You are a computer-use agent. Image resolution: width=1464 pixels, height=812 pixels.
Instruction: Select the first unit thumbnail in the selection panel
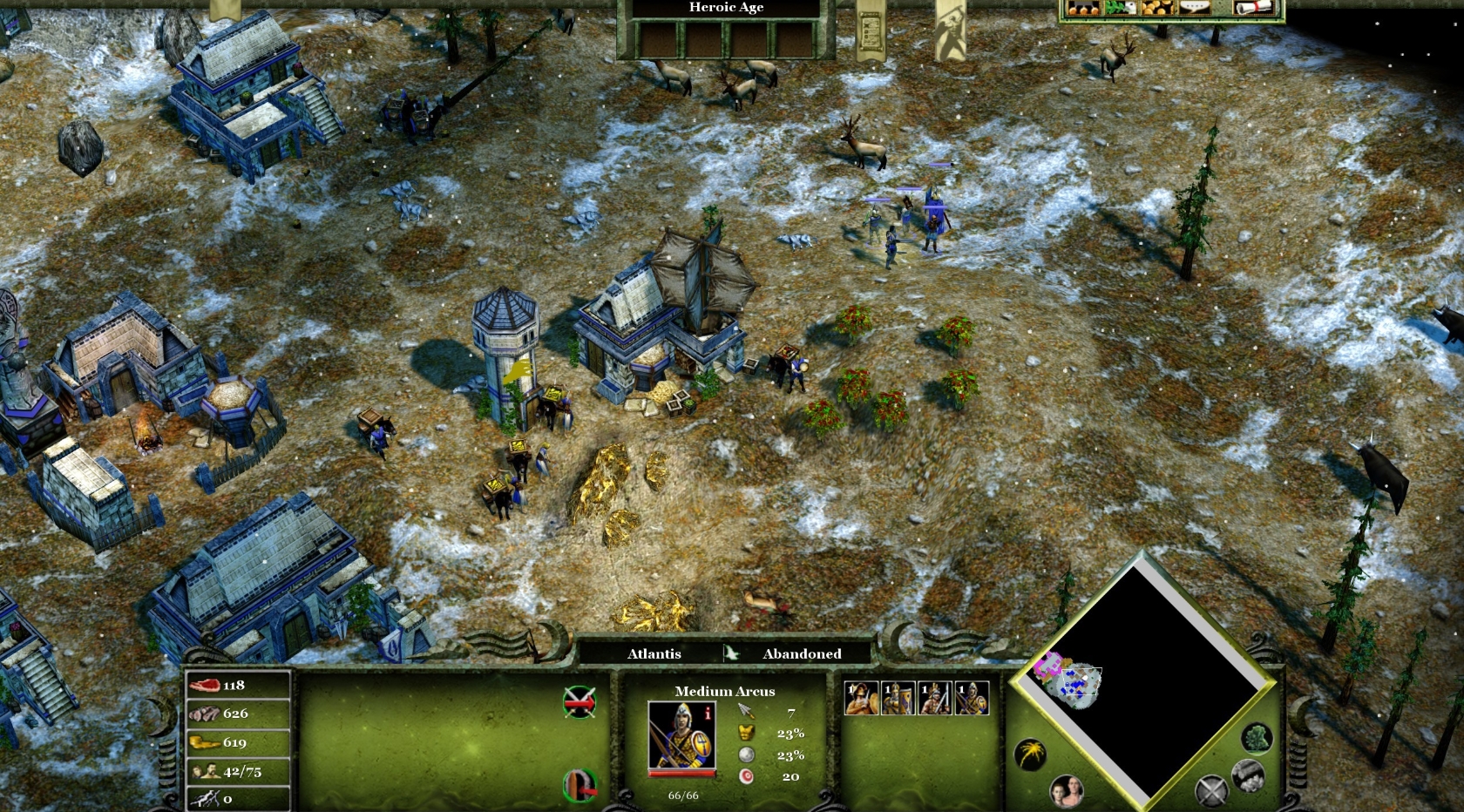[x=861, y=697]
